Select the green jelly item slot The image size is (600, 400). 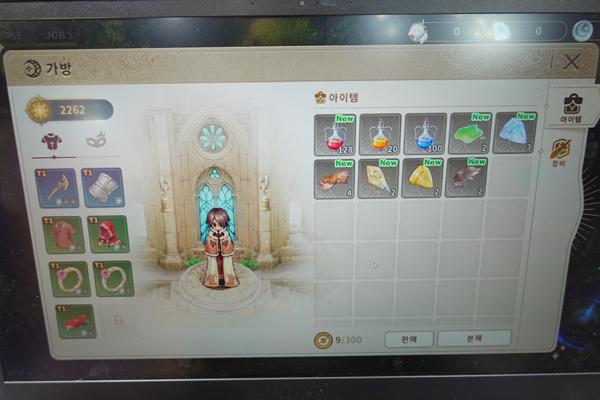point(469,133)
